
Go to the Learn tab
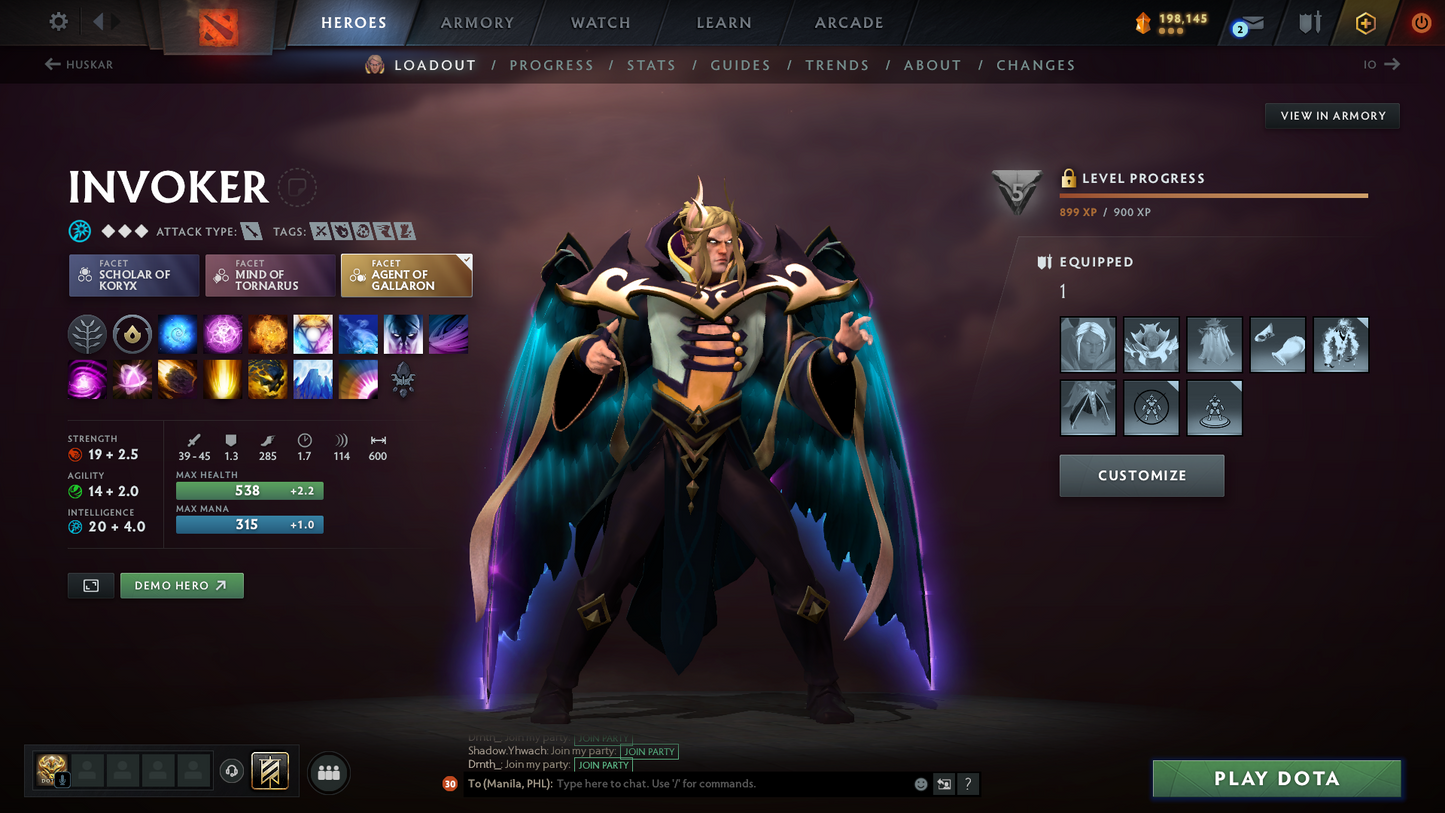724,22
